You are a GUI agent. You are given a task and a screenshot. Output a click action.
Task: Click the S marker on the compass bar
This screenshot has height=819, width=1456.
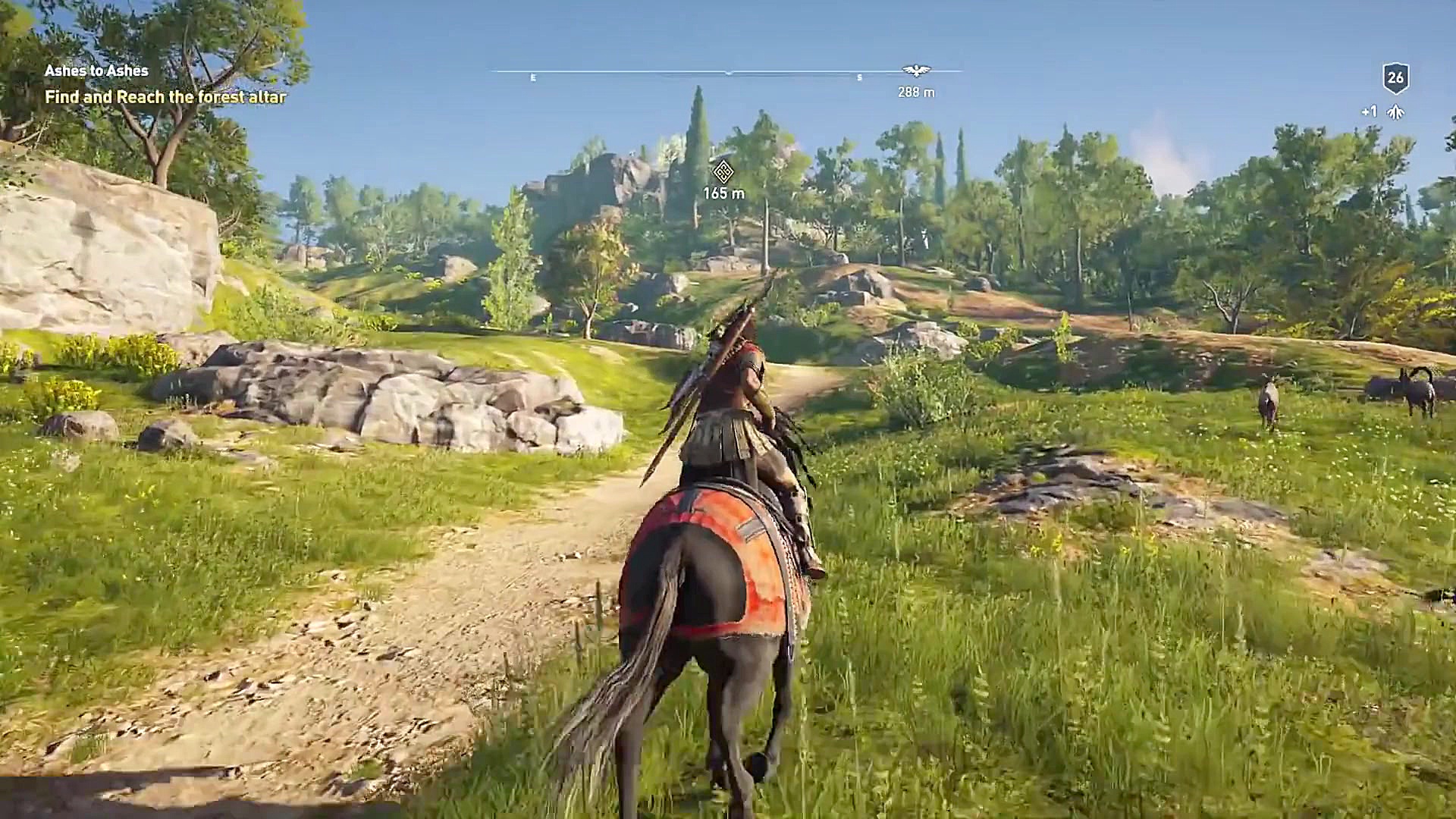tap(859, 76)
